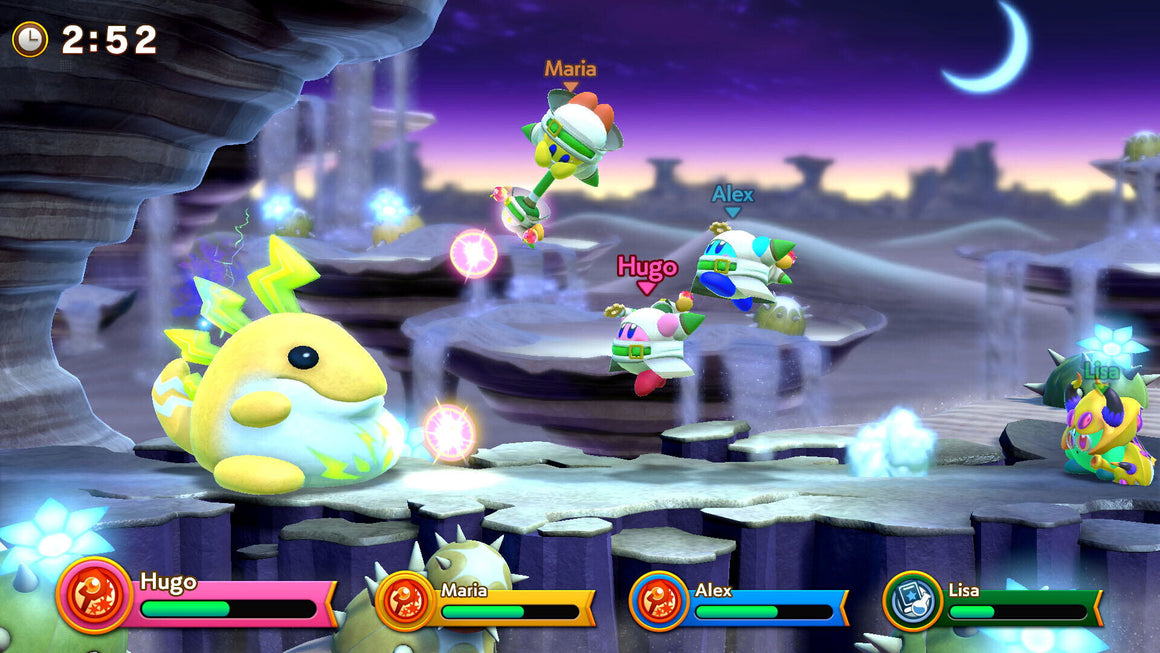Viewport: 1160px width, 653px height.
Task: Select Lisa's potion flask role icon
Action: point(913,601)
